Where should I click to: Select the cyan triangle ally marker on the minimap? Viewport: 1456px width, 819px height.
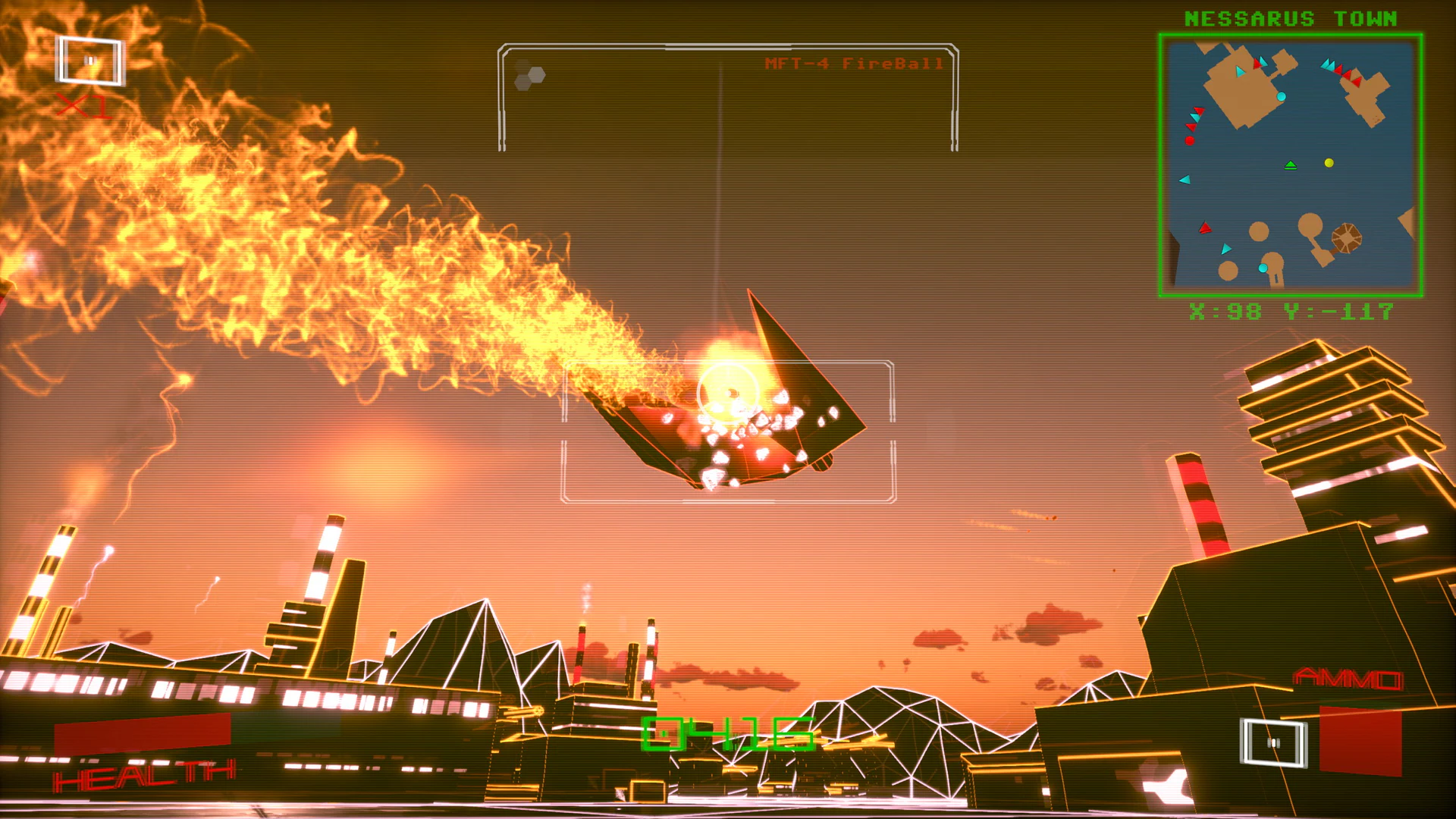pyautogui.click(x=1185, y=180)
